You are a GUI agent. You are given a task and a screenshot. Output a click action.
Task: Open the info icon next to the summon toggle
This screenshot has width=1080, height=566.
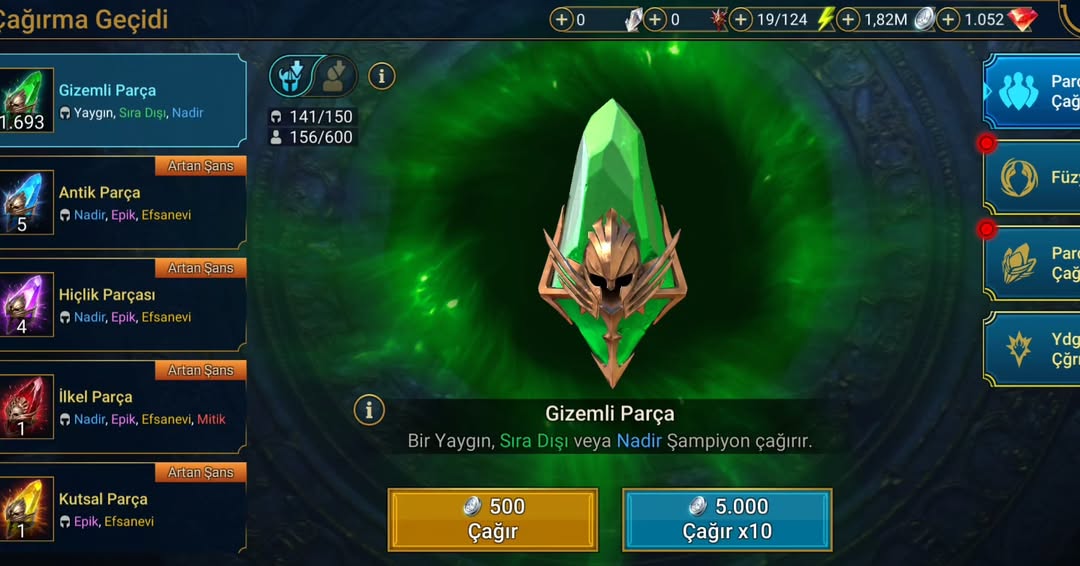tap(382, 75)
